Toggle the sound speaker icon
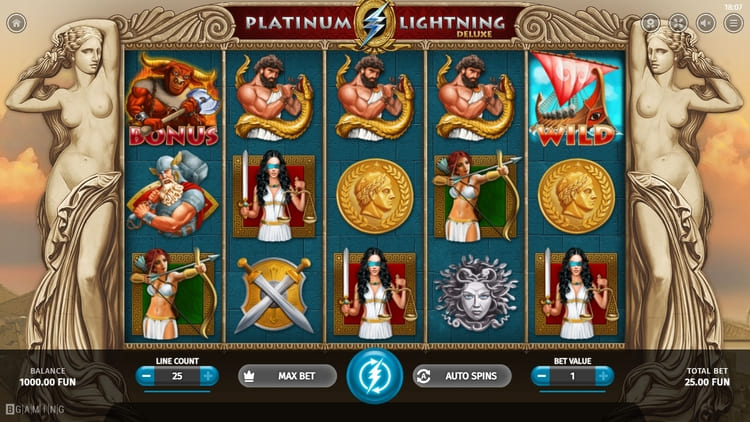The image size is (750, 422). pyautogui.click(x=707, y=23)
